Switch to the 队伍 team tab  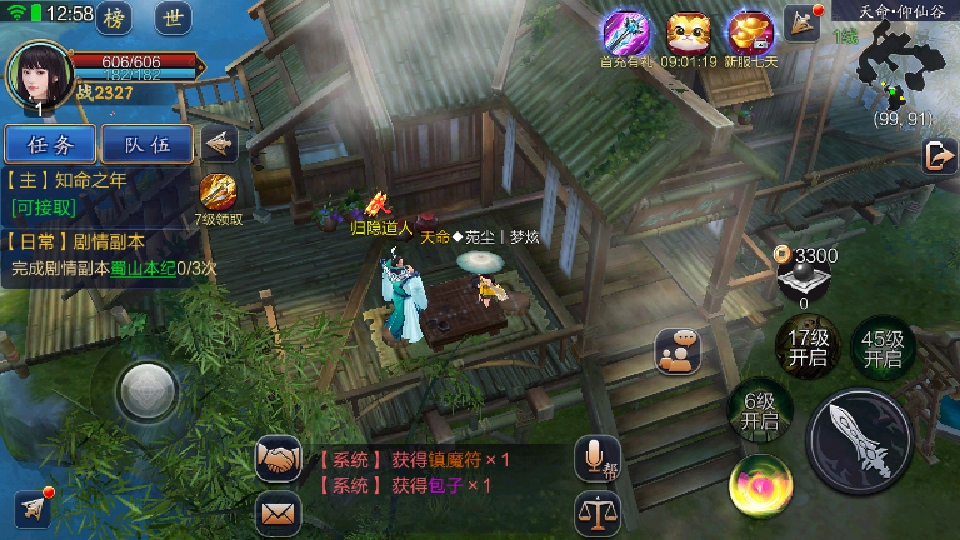[x=147, y=145]
